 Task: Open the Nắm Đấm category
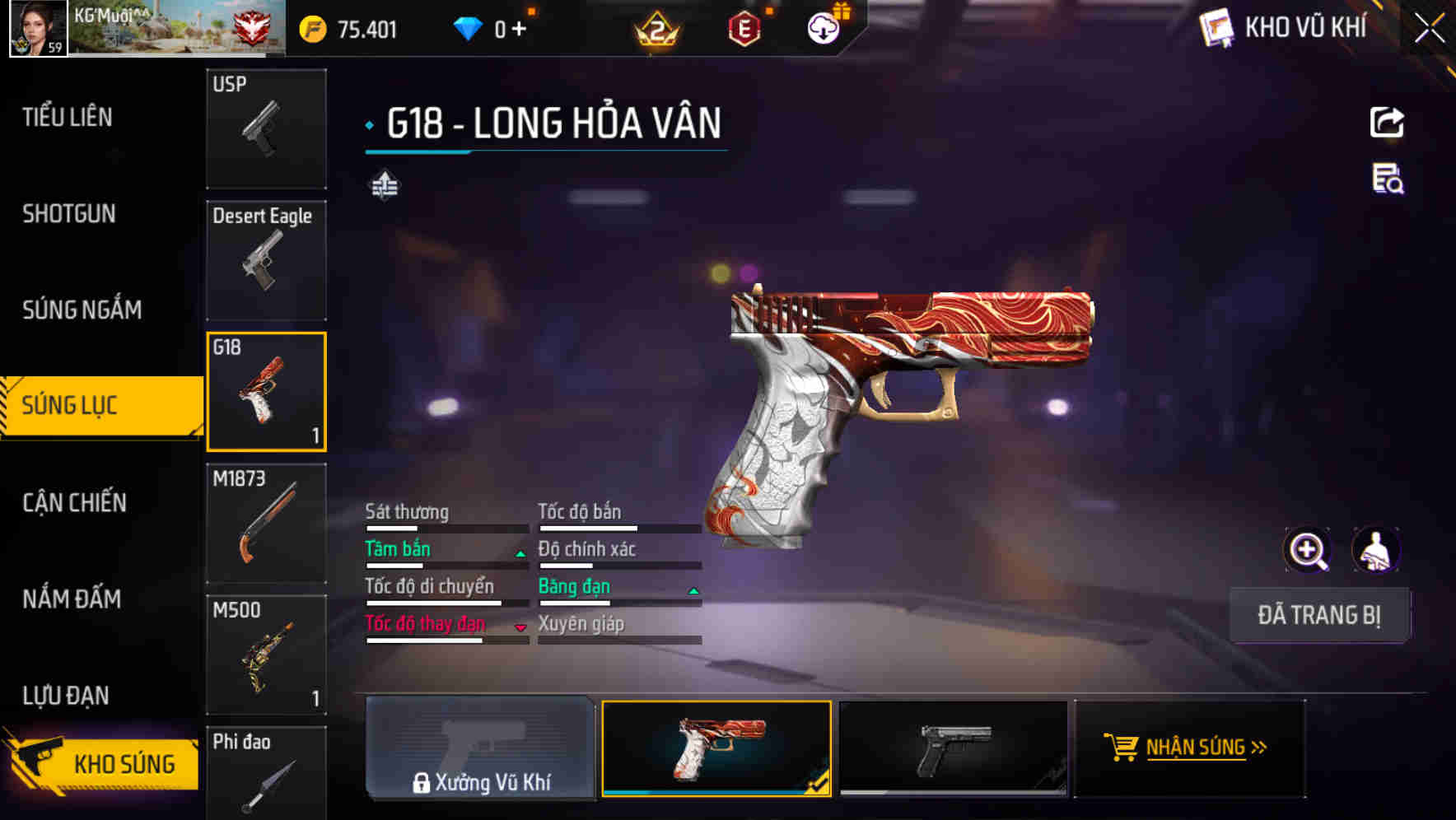click(72, 599)
